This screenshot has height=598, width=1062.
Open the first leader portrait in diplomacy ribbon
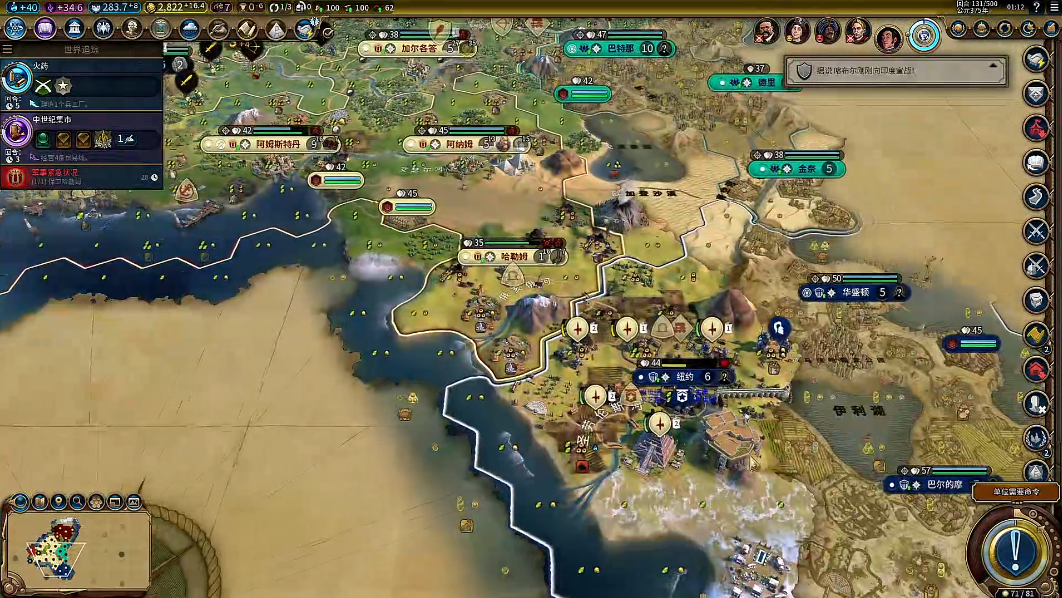pos(767,31)
